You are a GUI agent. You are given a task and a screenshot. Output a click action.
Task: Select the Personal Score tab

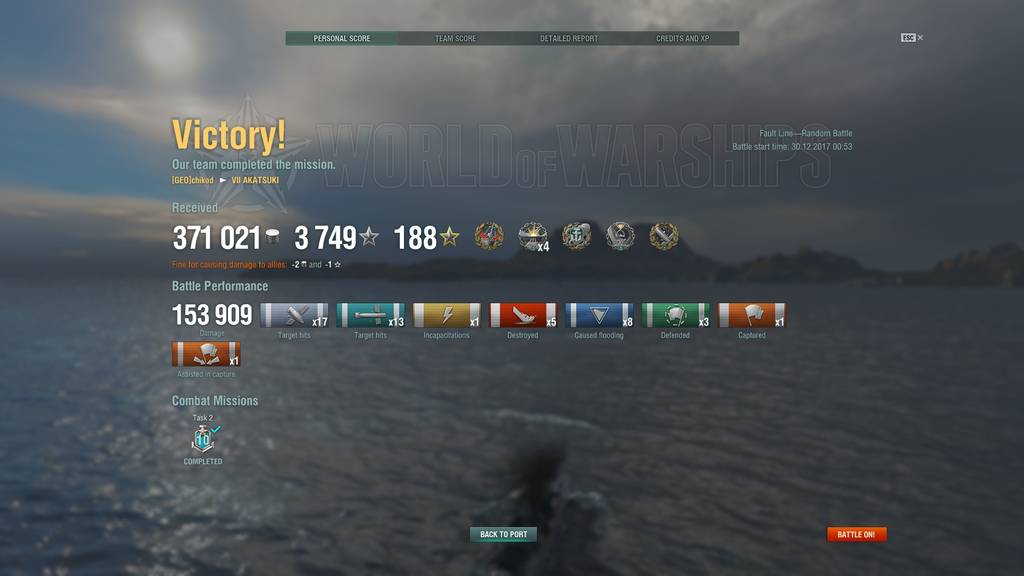coord(342,38)
